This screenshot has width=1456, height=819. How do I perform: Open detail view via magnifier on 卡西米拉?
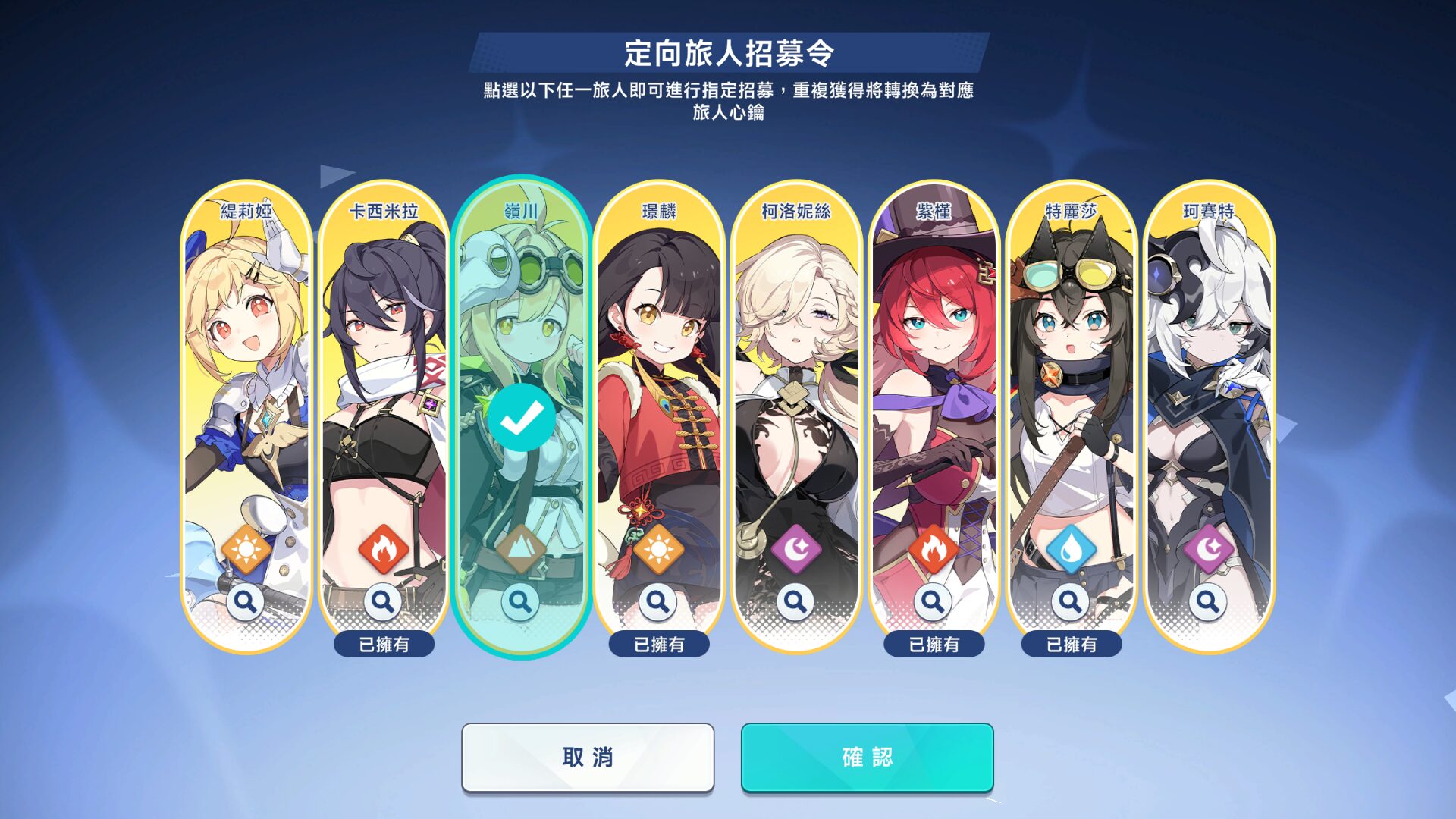pyautogui.click(x=383, y=601)
